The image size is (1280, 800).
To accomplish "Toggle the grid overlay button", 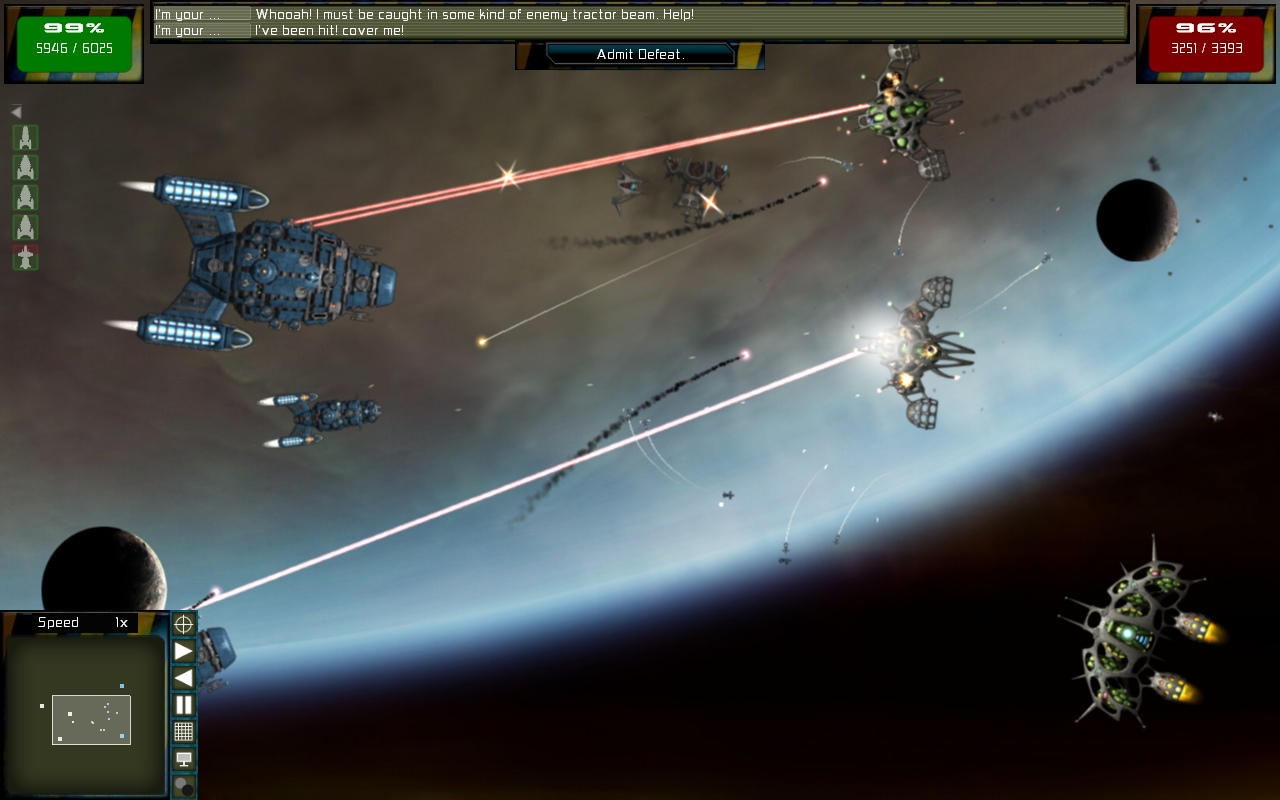I will coord(184,732).
